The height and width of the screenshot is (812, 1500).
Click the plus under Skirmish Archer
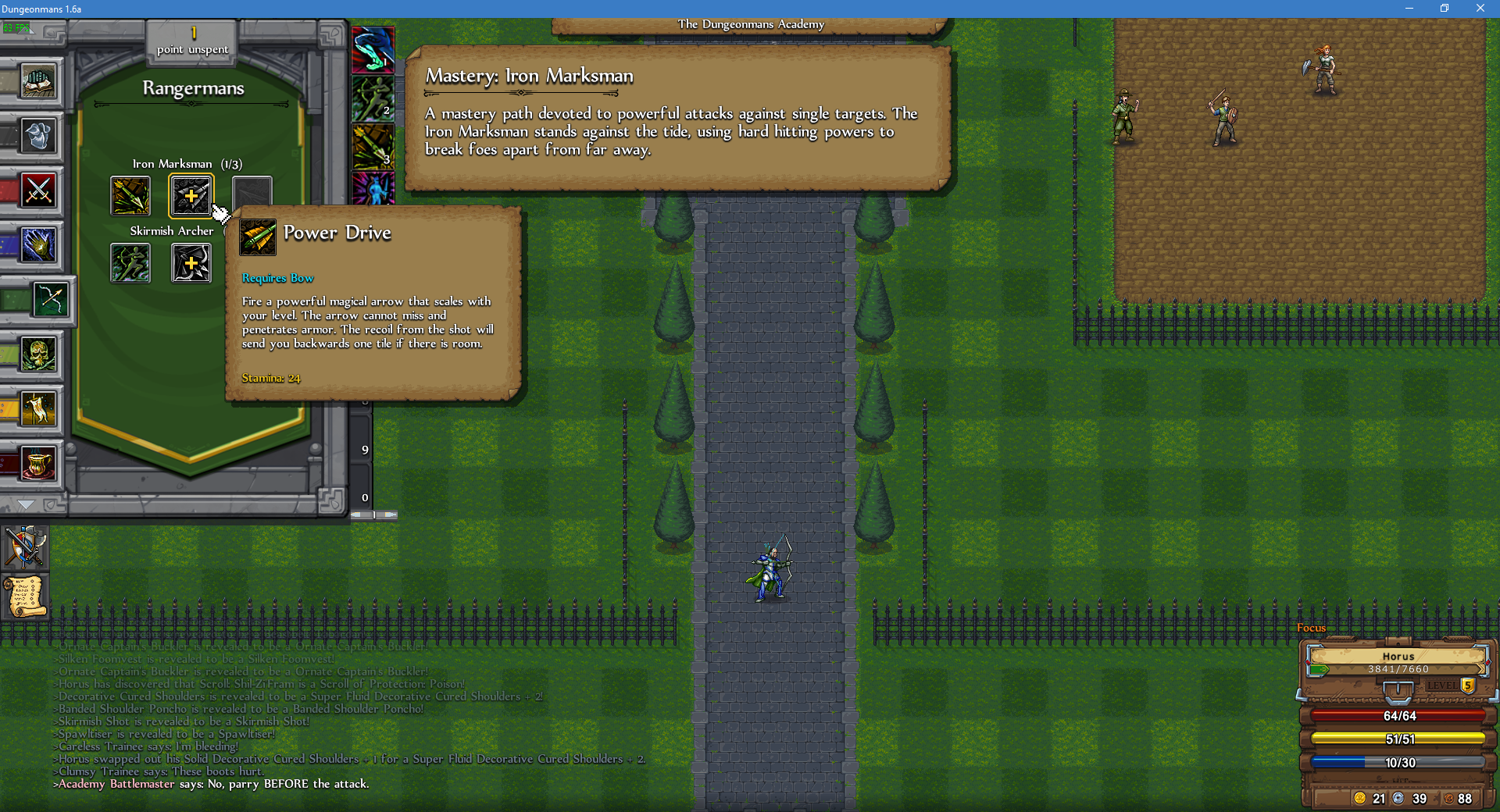click(x=191, y=263)
